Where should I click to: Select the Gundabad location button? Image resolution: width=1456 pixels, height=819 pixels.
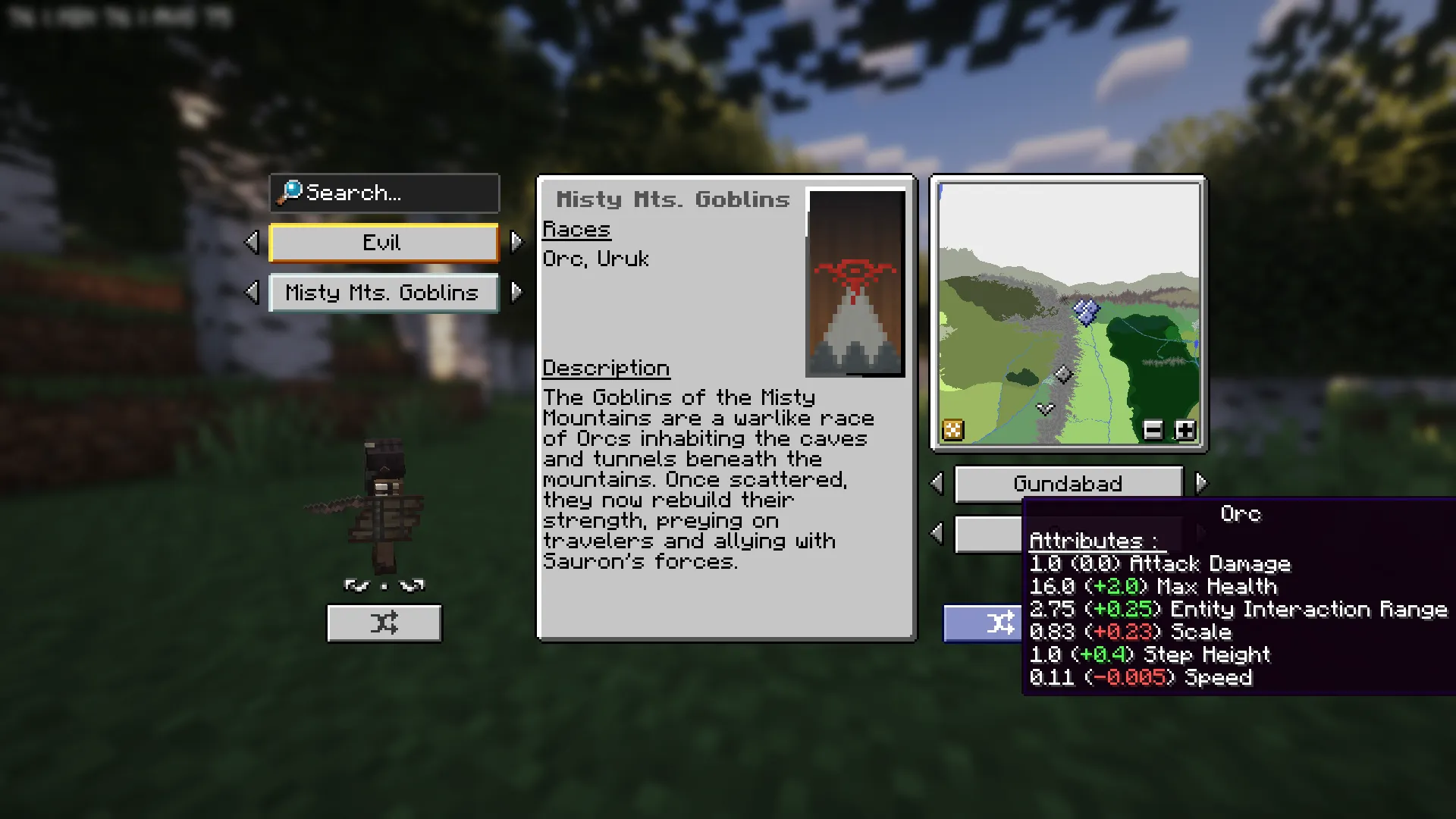pos(1068,484)
